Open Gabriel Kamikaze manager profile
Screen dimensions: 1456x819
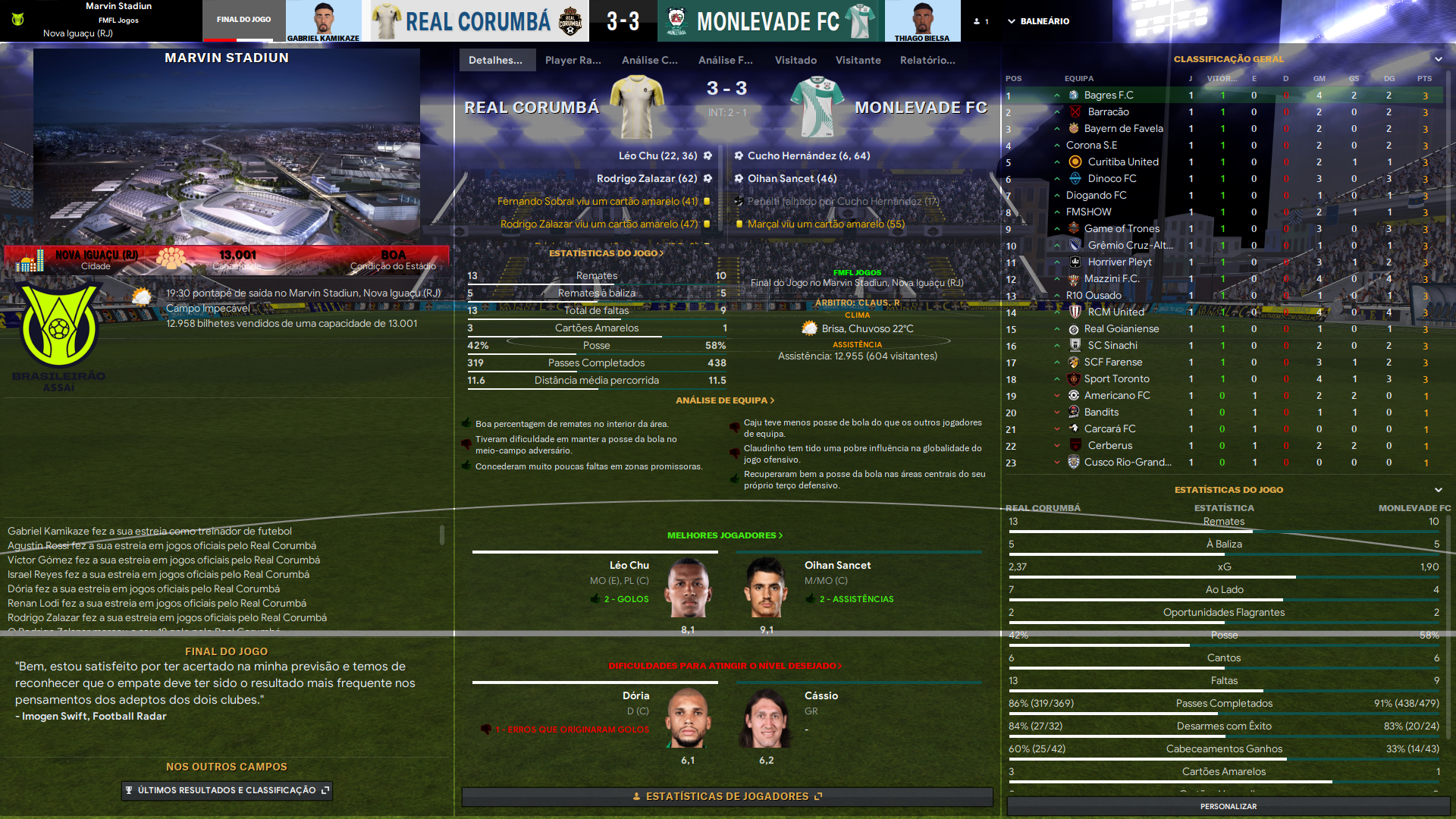point(324,20)
